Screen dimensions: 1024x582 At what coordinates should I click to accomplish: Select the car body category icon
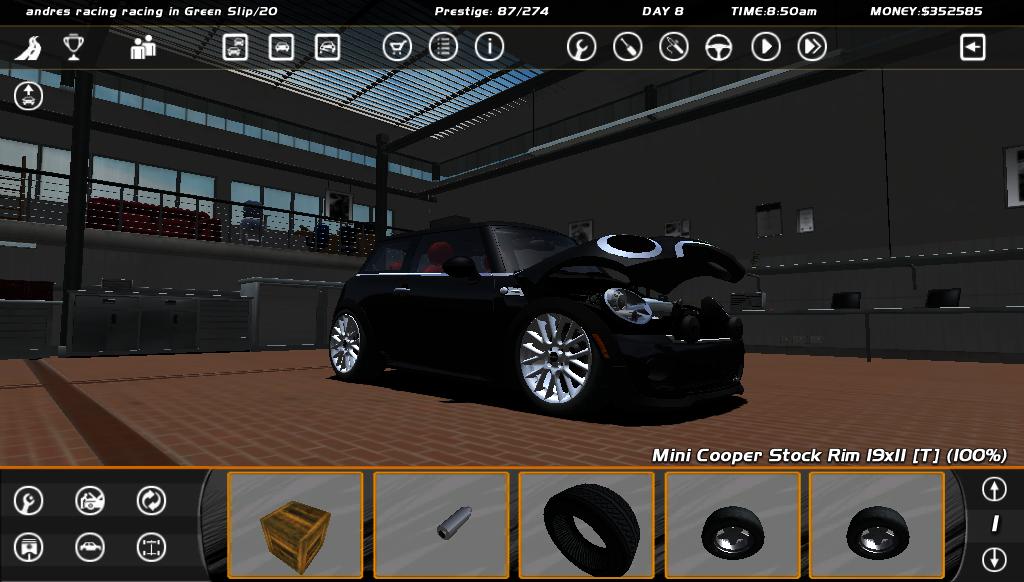coord(90,547)
